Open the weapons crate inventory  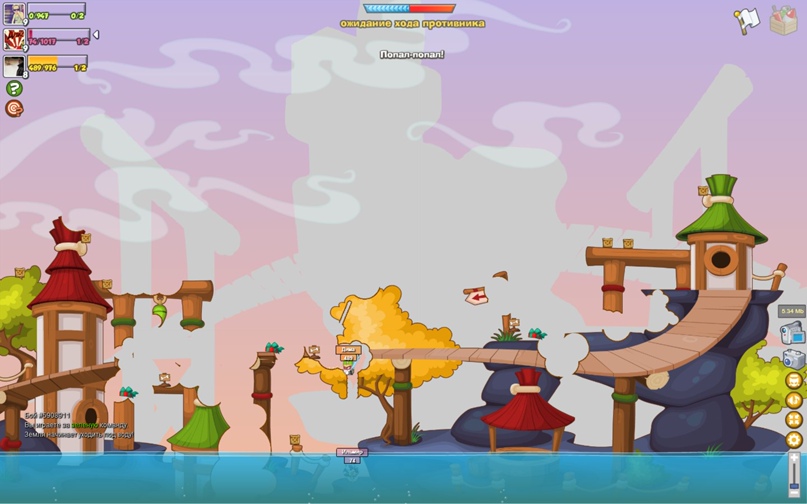[x=783, y=20]
